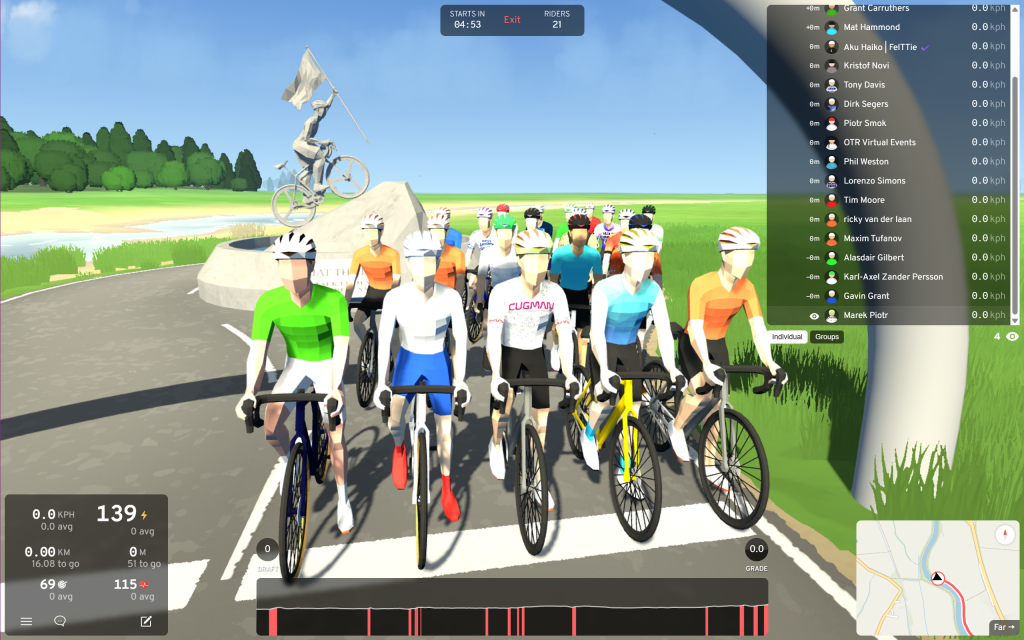Edit the stats panel layout
The width and height of the screenshot is (1024, 640).
pos(146,621)
